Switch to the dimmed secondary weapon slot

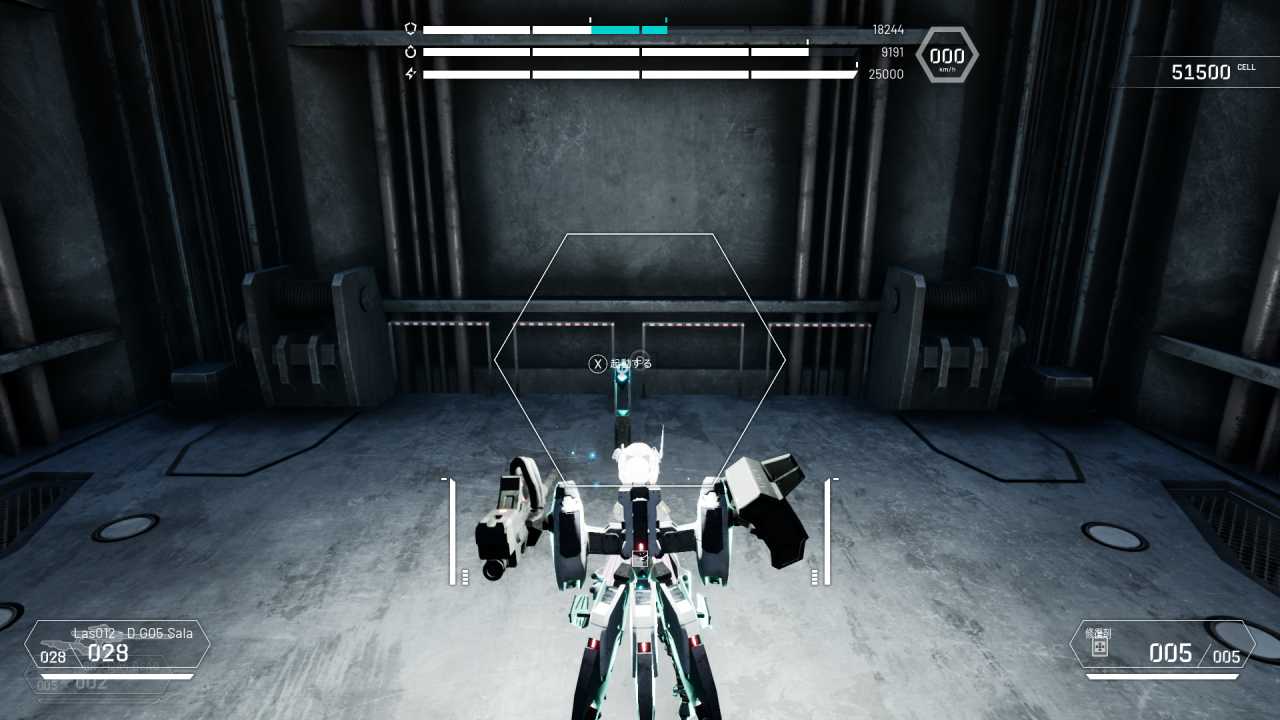[x=95, y=684]
